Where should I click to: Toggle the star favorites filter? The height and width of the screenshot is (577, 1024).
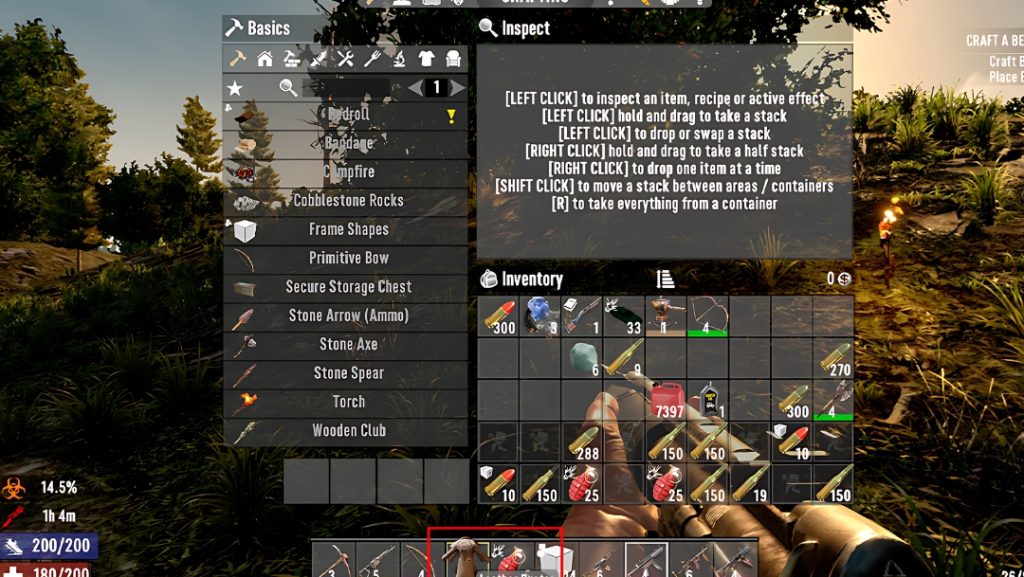tap(235, 88)
